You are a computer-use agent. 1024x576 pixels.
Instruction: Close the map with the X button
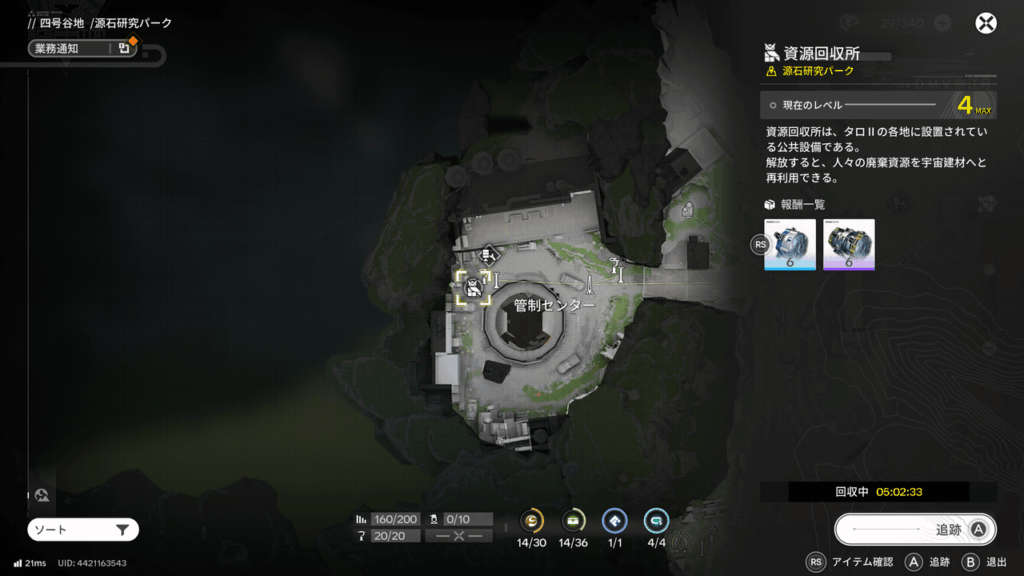[986, 24]
